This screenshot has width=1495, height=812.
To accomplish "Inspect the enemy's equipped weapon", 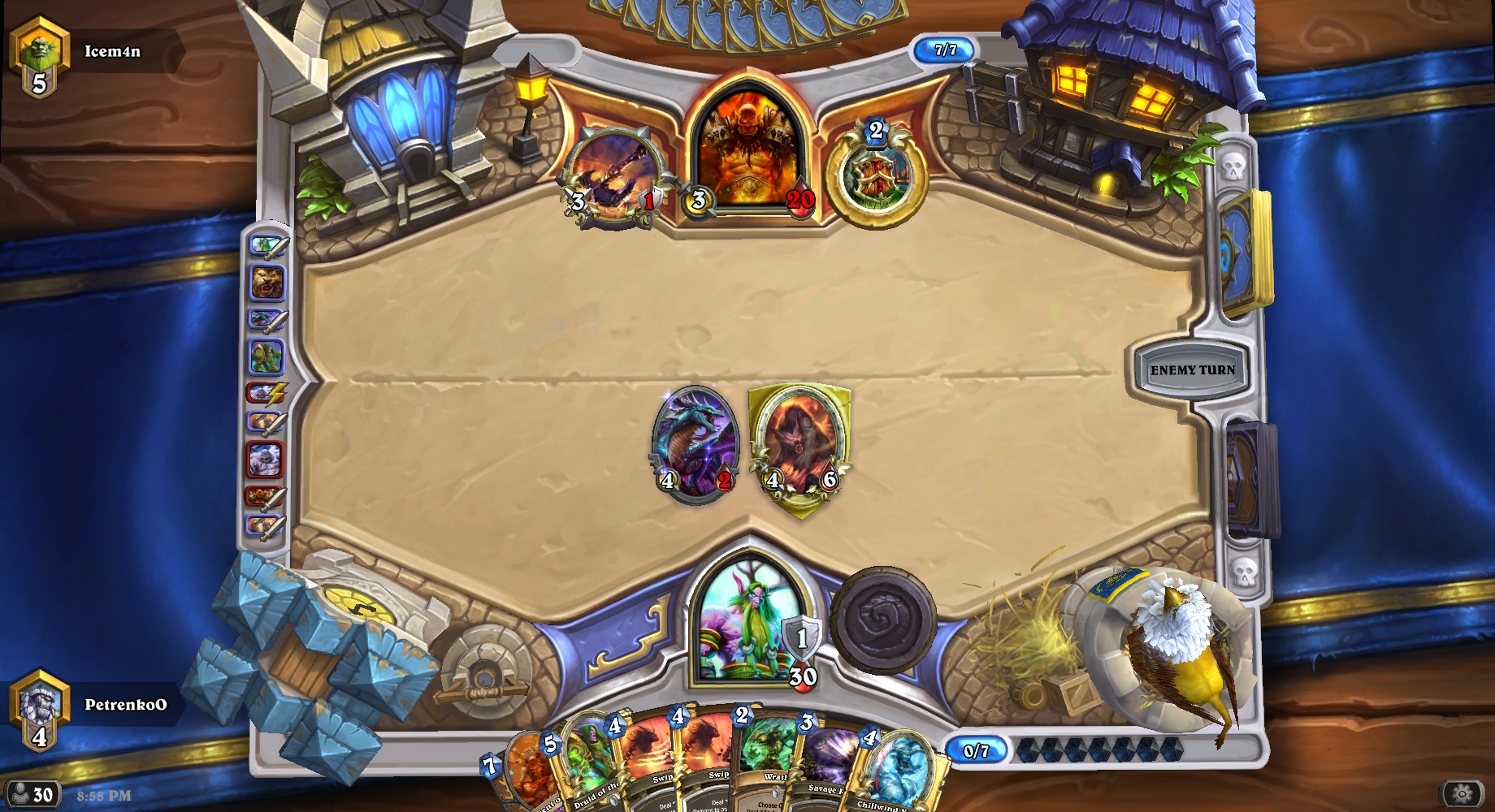I will coord(613,175).
